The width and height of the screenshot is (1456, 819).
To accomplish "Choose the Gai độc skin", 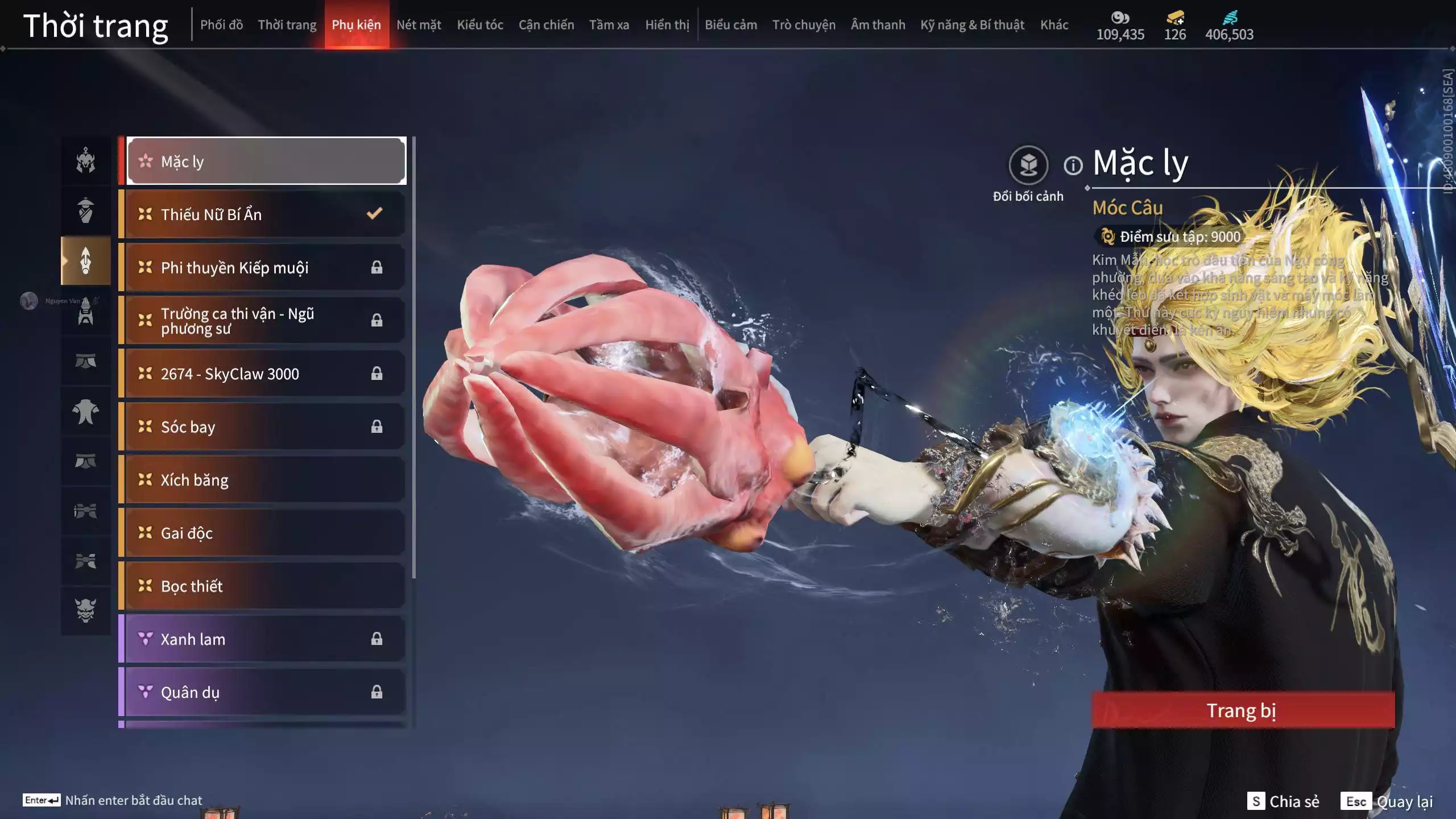I will click(x=265, y=533).
